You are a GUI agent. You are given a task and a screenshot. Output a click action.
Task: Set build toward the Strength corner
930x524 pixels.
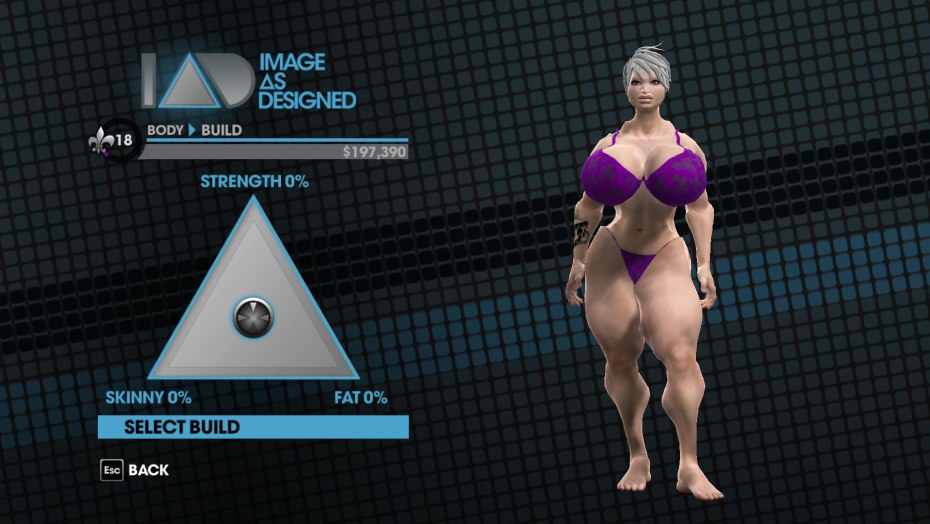[x=253, y=206]
